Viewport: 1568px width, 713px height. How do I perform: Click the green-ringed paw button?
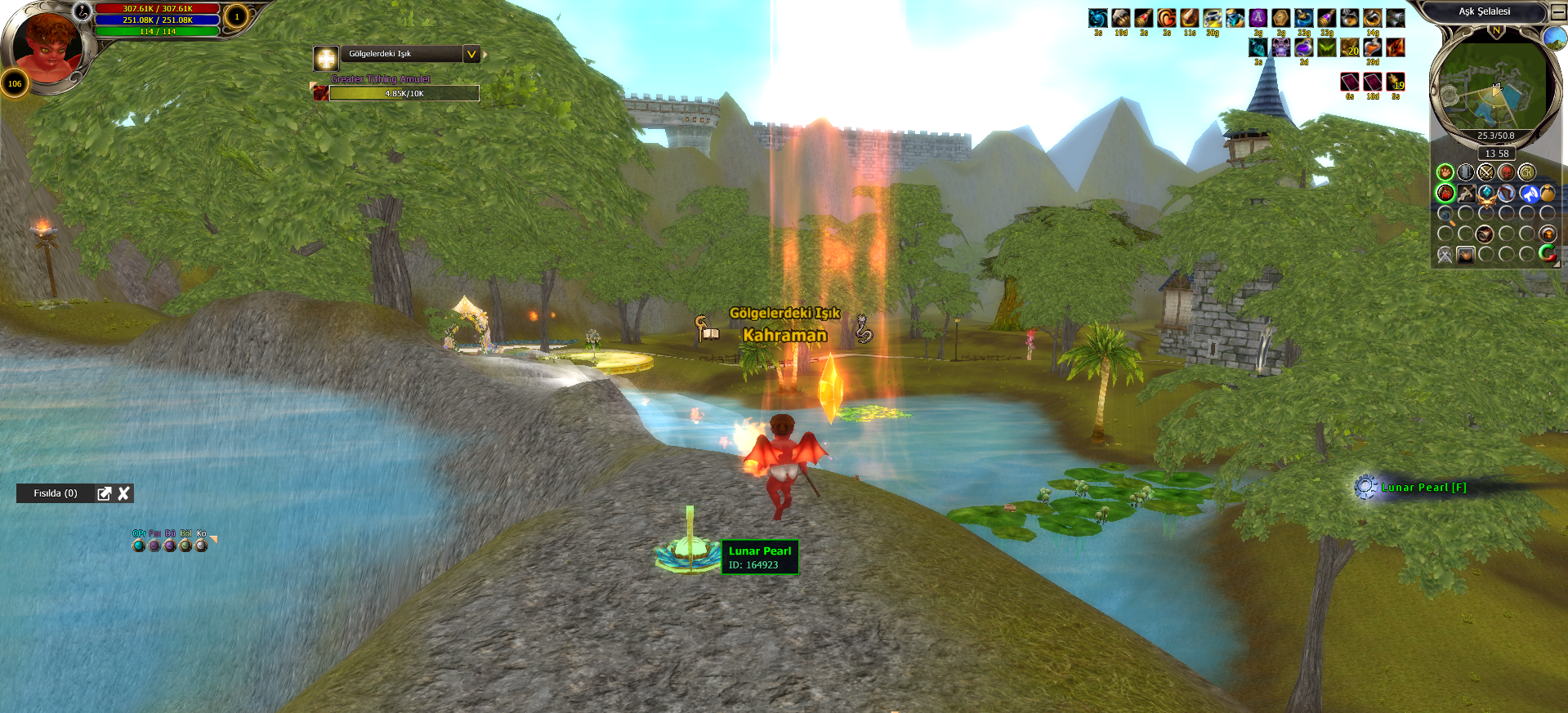coord(1445,172)
